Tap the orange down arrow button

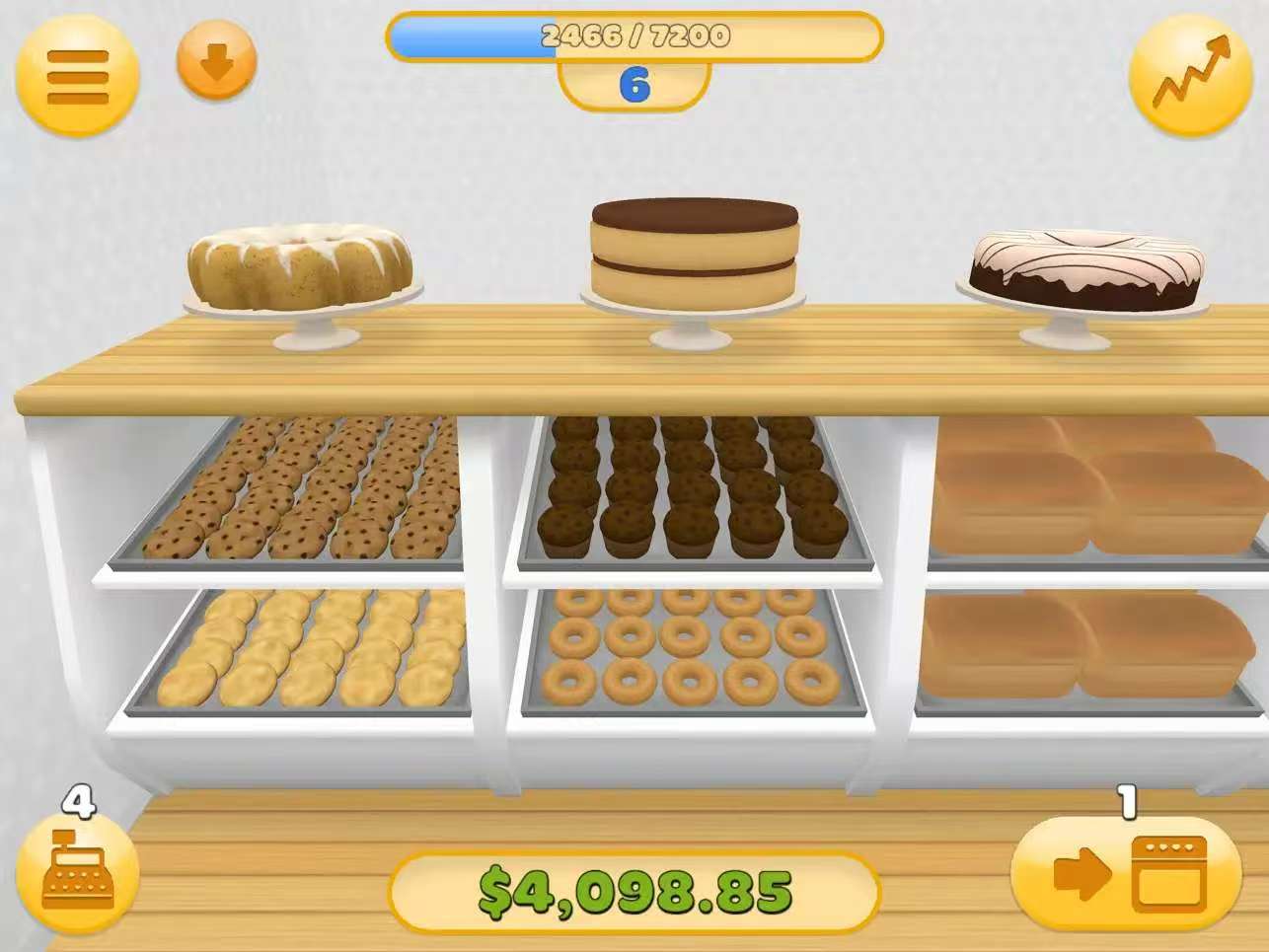pyautogui.click(x=216, y=63)
